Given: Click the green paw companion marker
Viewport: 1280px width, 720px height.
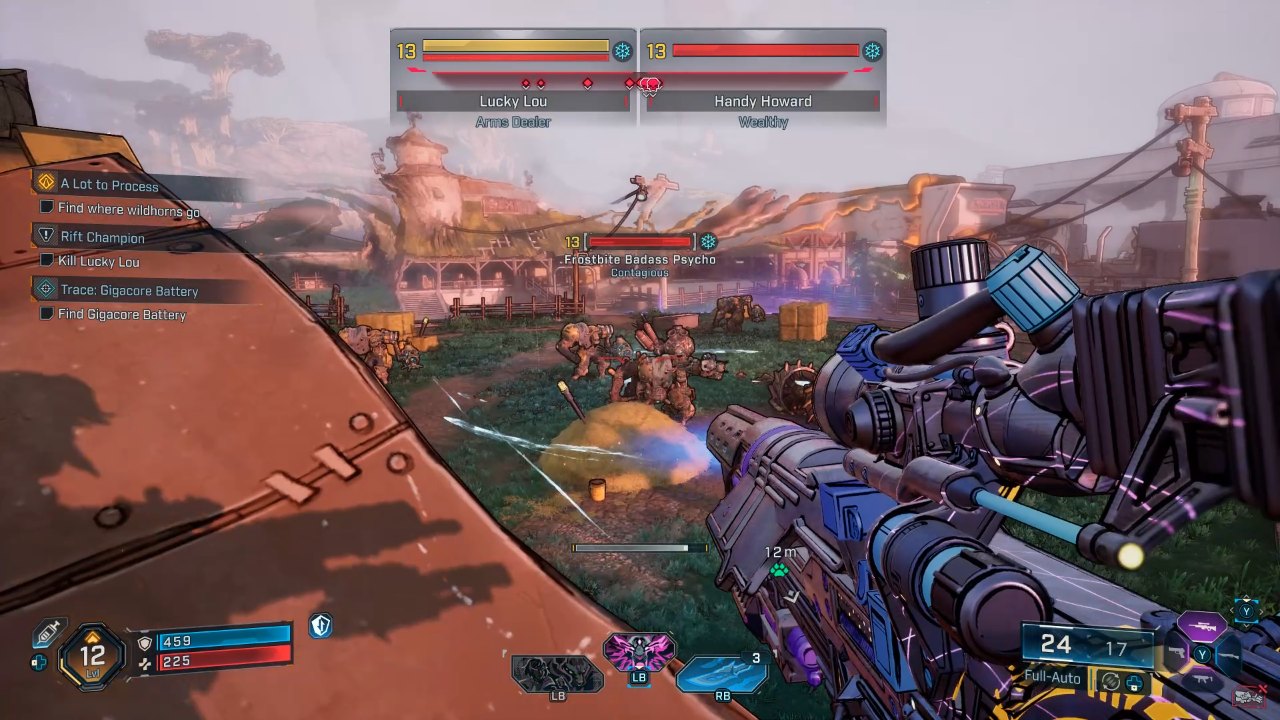Looking at the screenshot, I should [x=778, y=571].
